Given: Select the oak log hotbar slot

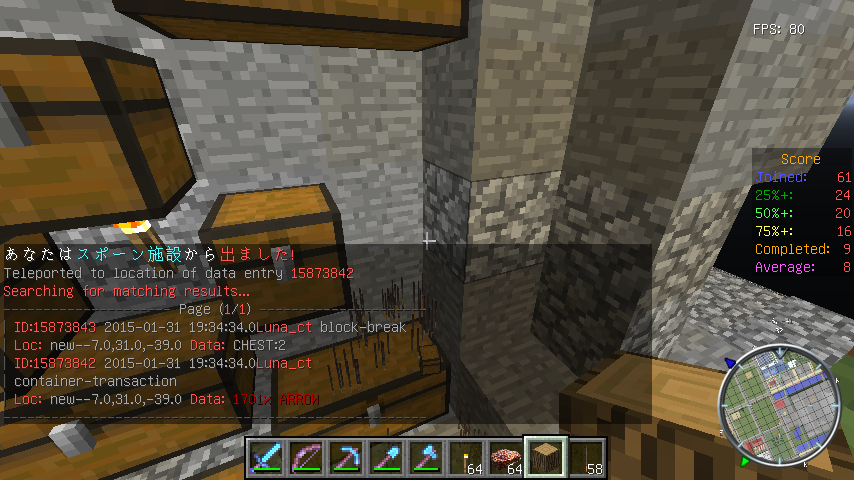Looking at the screenshot, I should [546, 457].
